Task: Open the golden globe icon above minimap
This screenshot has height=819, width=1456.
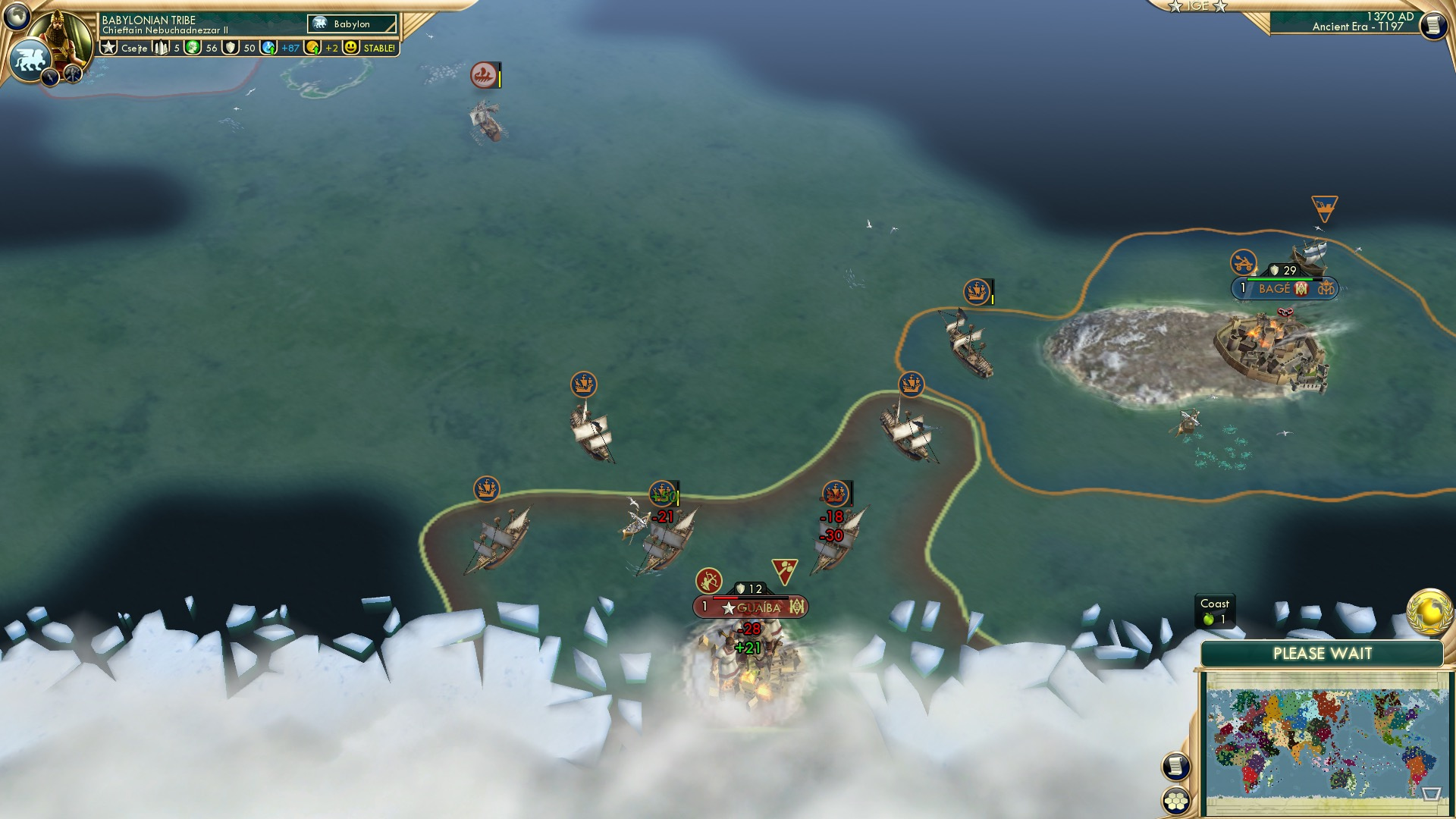Action: click(1429, 612)
